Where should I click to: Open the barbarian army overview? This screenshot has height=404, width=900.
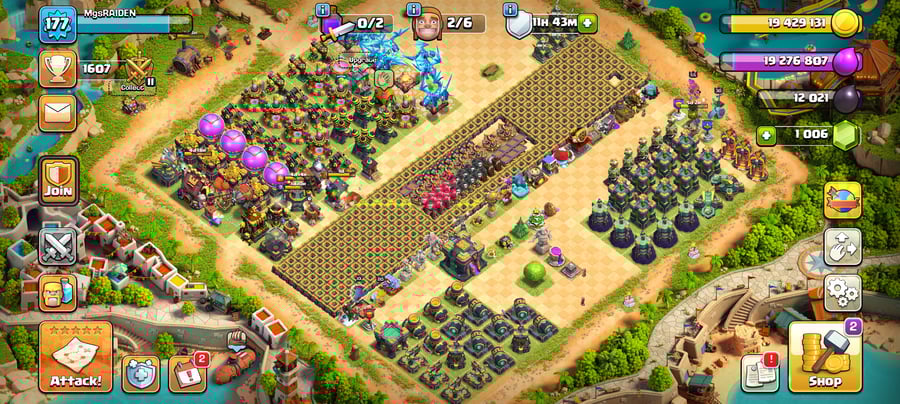[58, 292]
